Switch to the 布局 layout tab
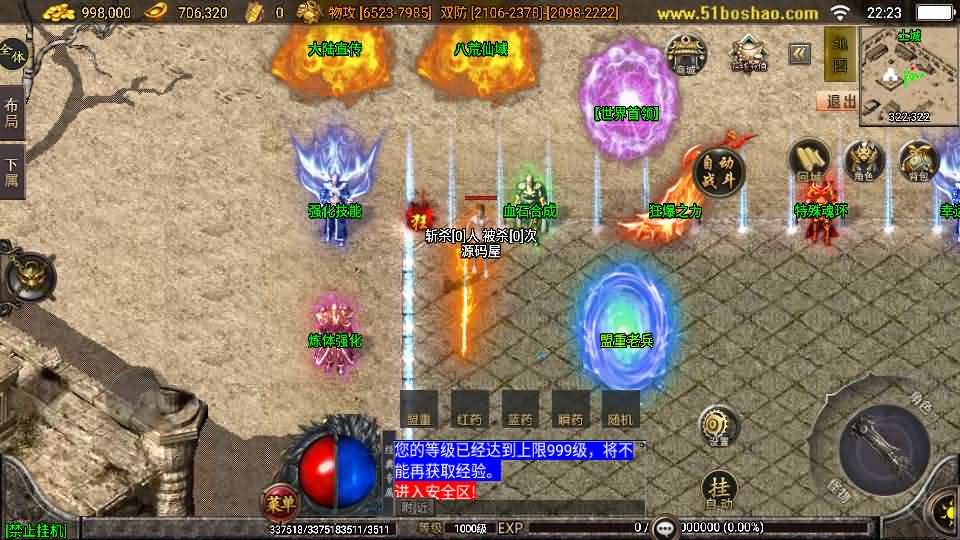 pyautogui.click(x=12, y=113)
